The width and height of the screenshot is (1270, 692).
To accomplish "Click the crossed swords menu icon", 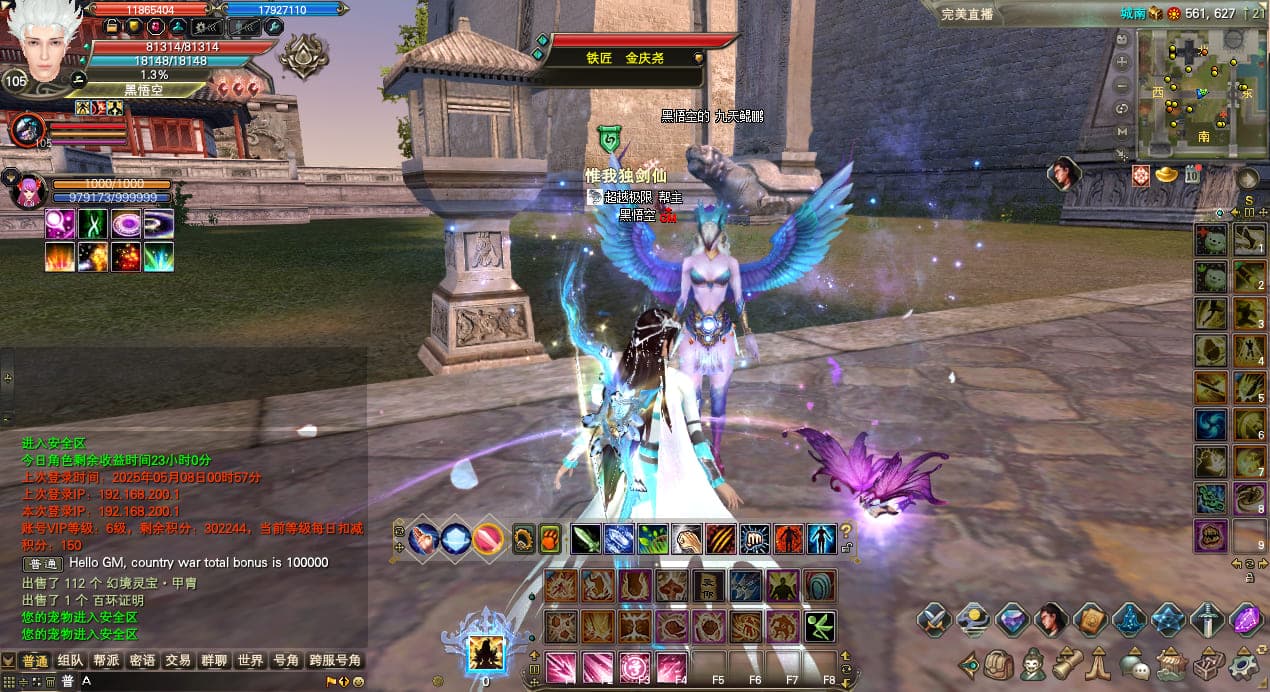I will [935, 620].
